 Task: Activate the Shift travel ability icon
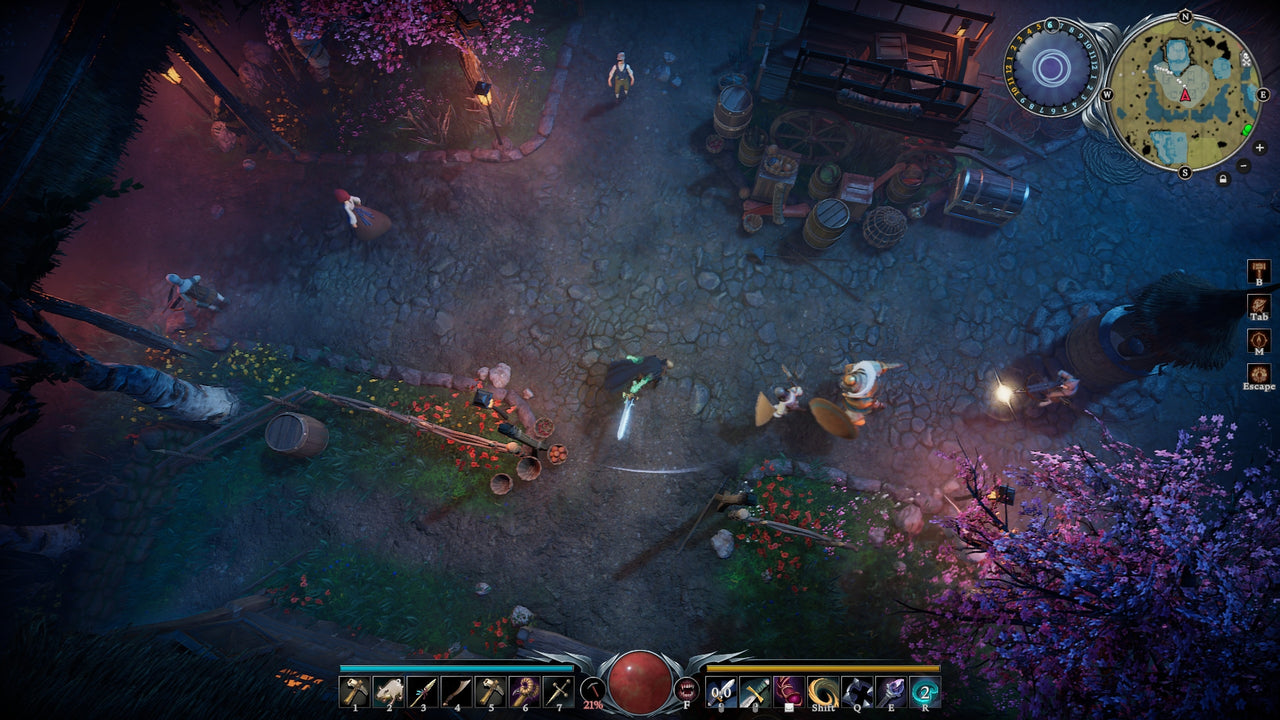pos(822,690)
